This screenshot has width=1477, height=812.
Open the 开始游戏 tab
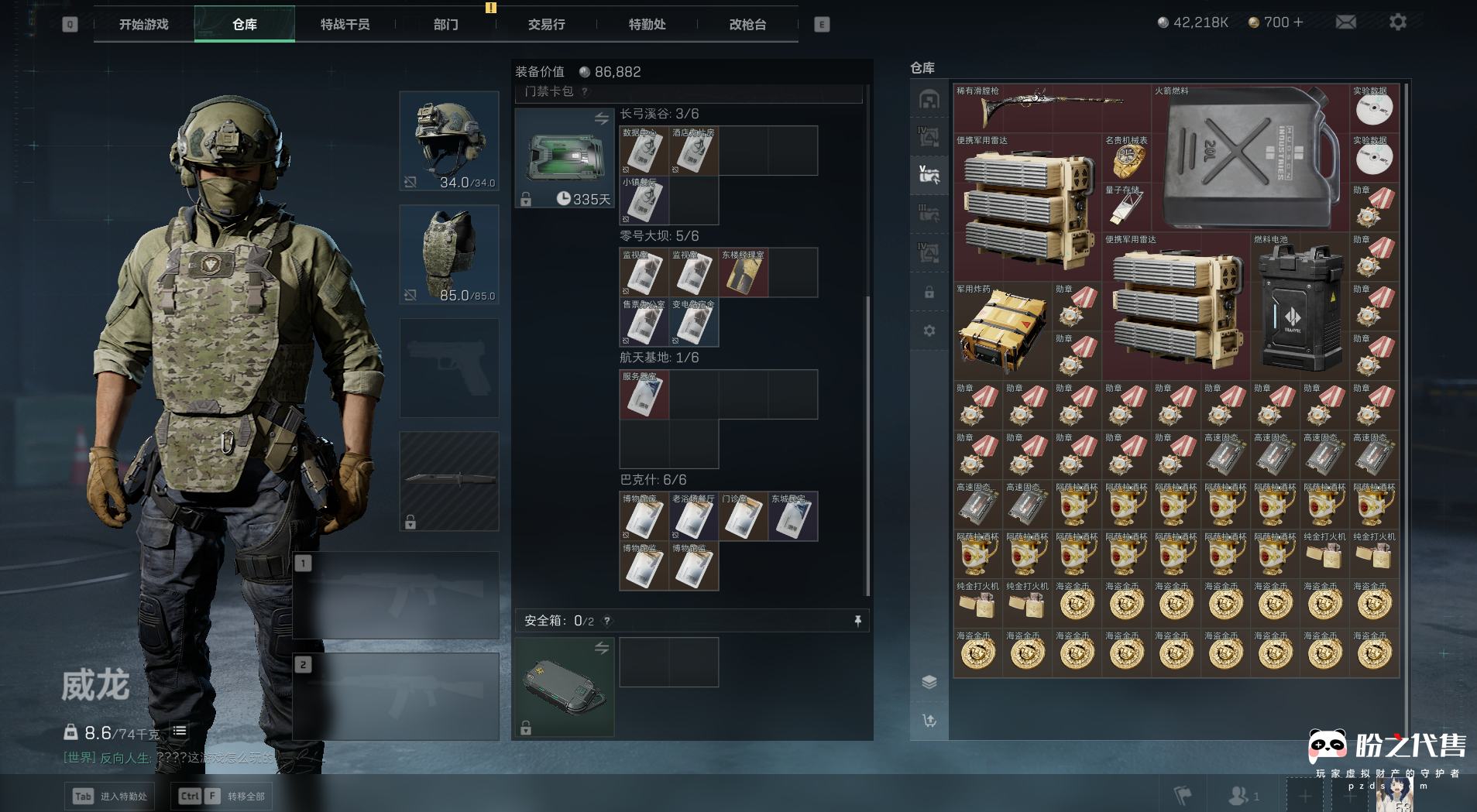pos(143,24)
